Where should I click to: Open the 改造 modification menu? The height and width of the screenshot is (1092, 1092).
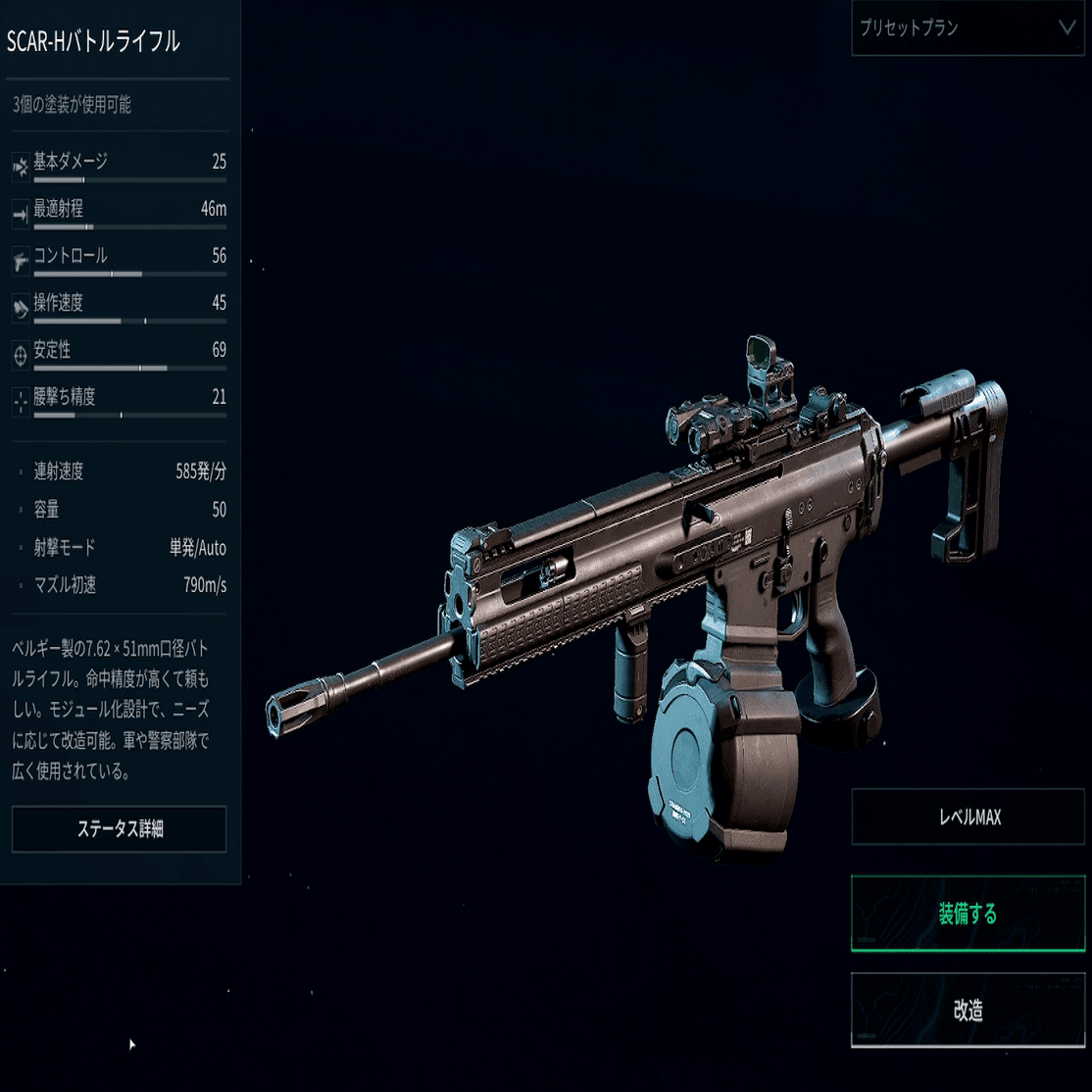(x=968, y=1010)
